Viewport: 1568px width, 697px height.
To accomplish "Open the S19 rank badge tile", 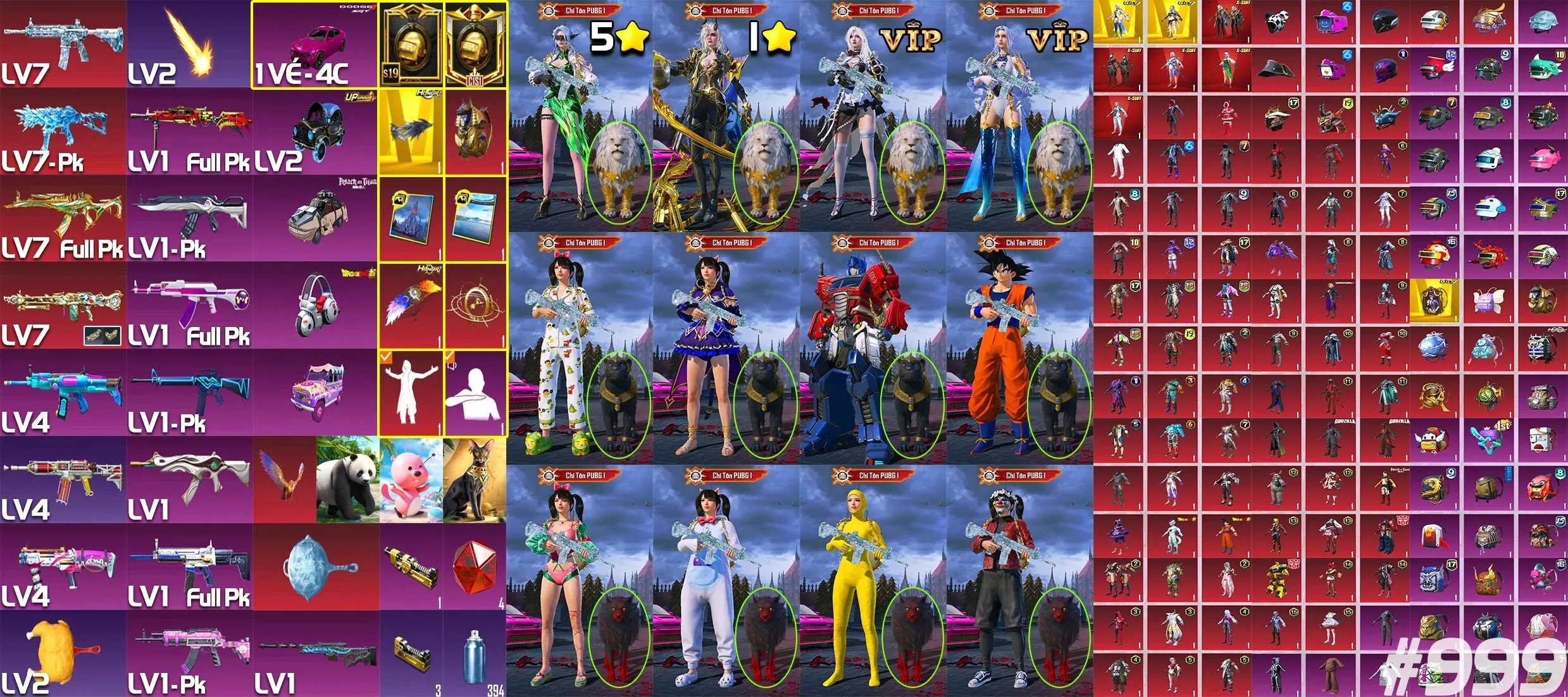I will tap(411, 44).
